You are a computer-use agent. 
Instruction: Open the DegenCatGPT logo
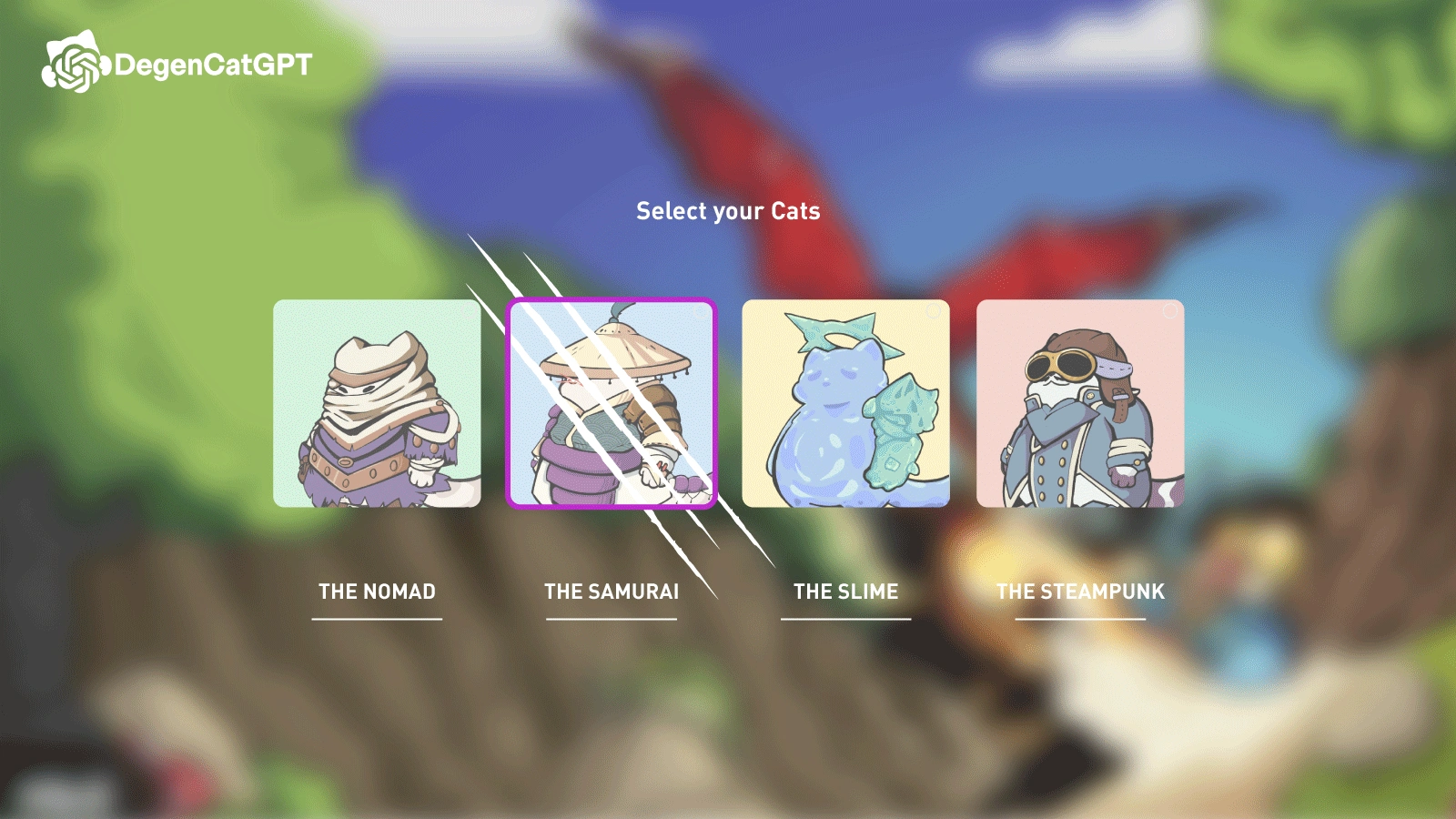(x=177, y=64)
